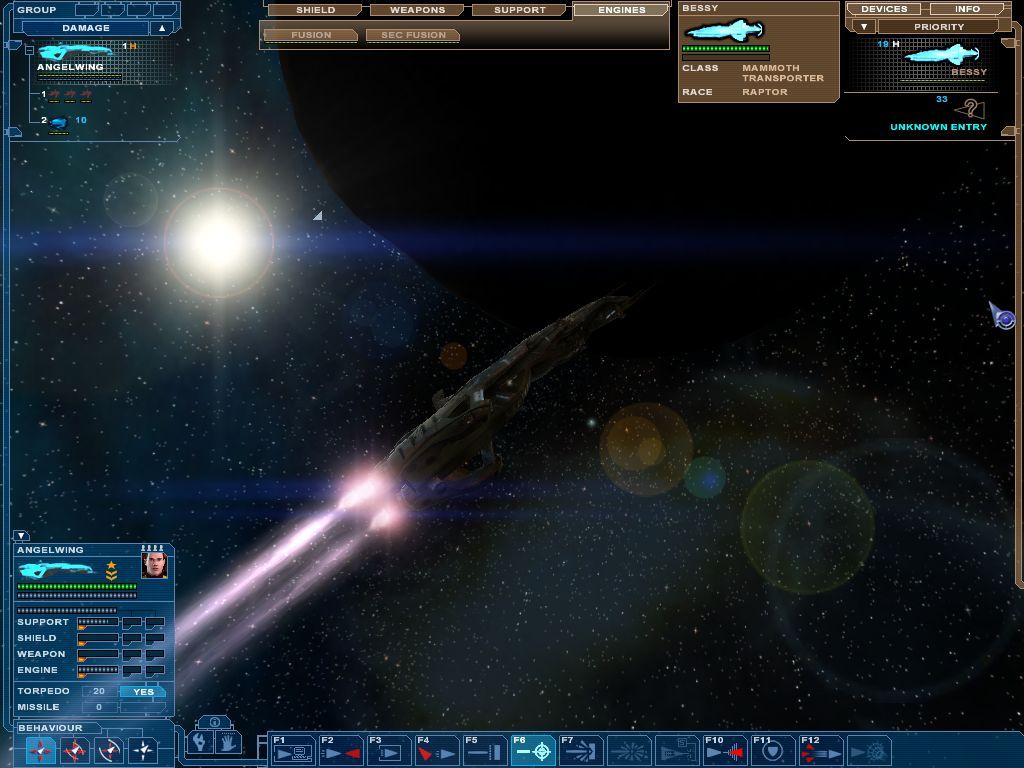This screenshot has width=1024, height=768.
Task: Select the Support subsystem tab
Action: coord(520,10)
